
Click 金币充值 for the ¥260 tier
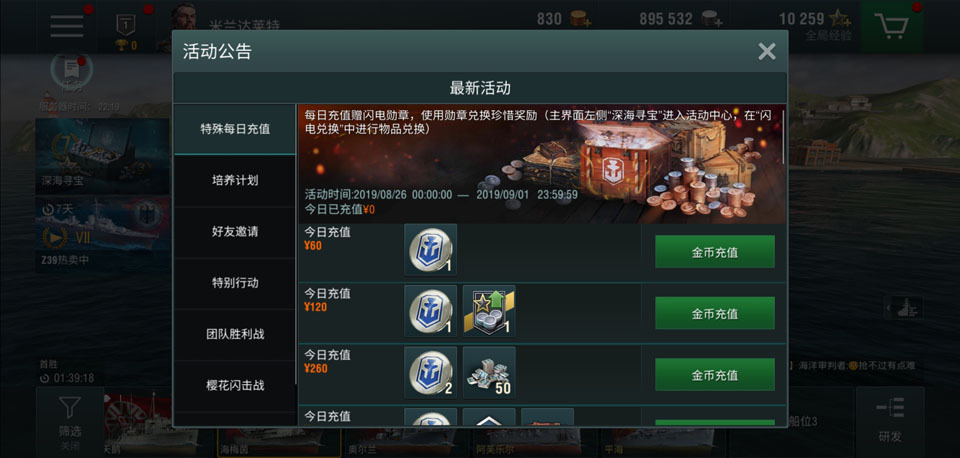[x=714, y=375]
